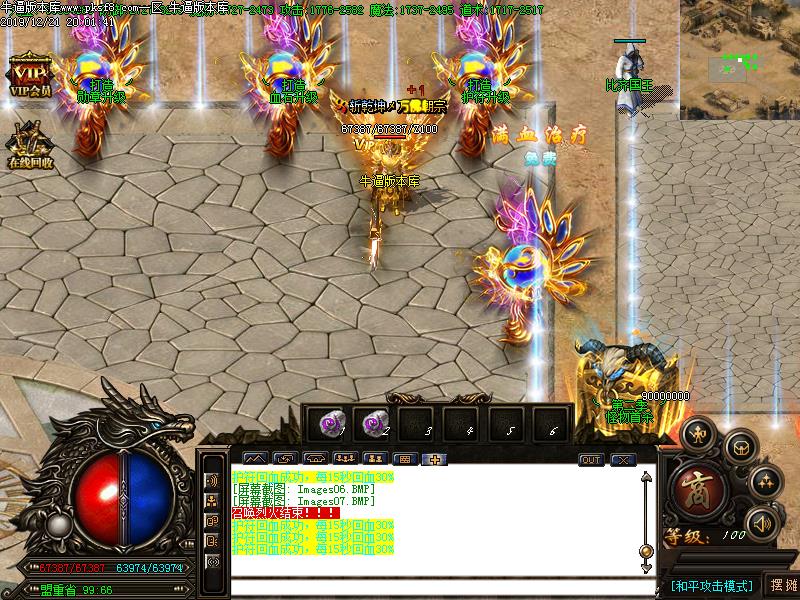
Task: Open the minimap in the corner
Action: tap(740, 59)
